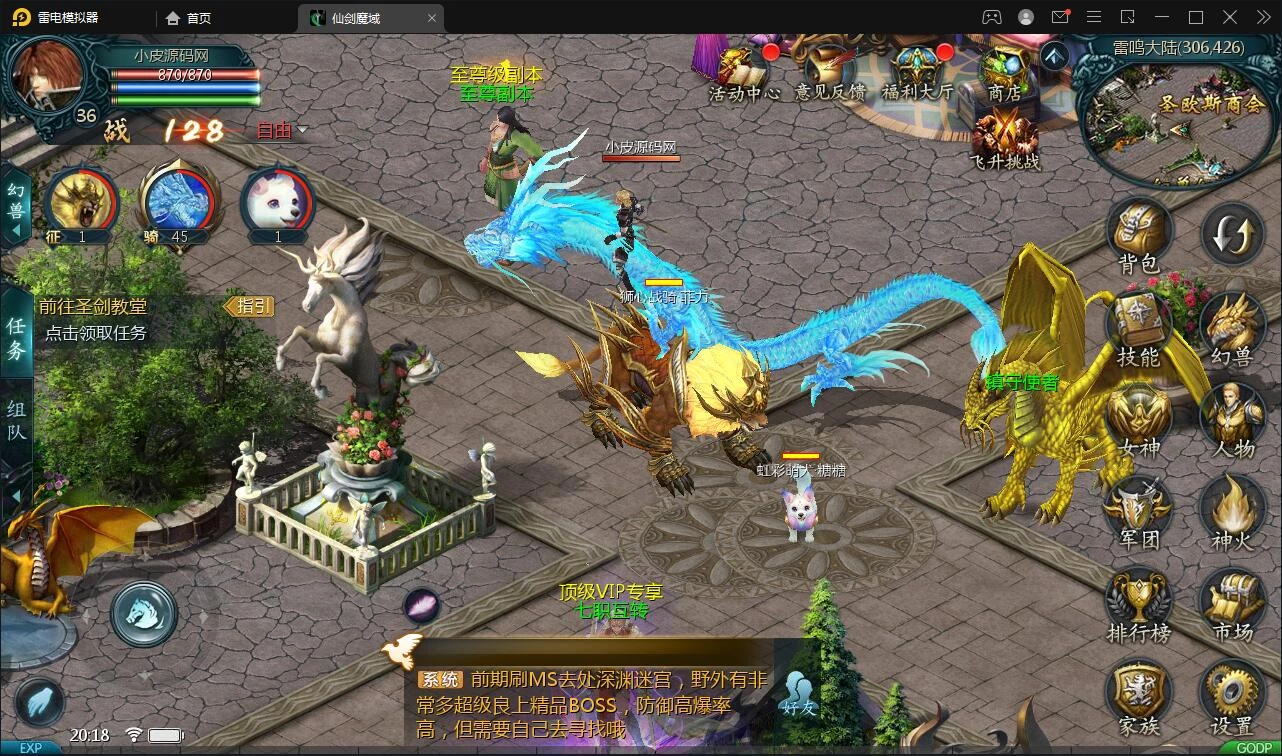The image size is (1282, 756).
Task: Open the 市场 market chest
Action: pos(1232,602)
